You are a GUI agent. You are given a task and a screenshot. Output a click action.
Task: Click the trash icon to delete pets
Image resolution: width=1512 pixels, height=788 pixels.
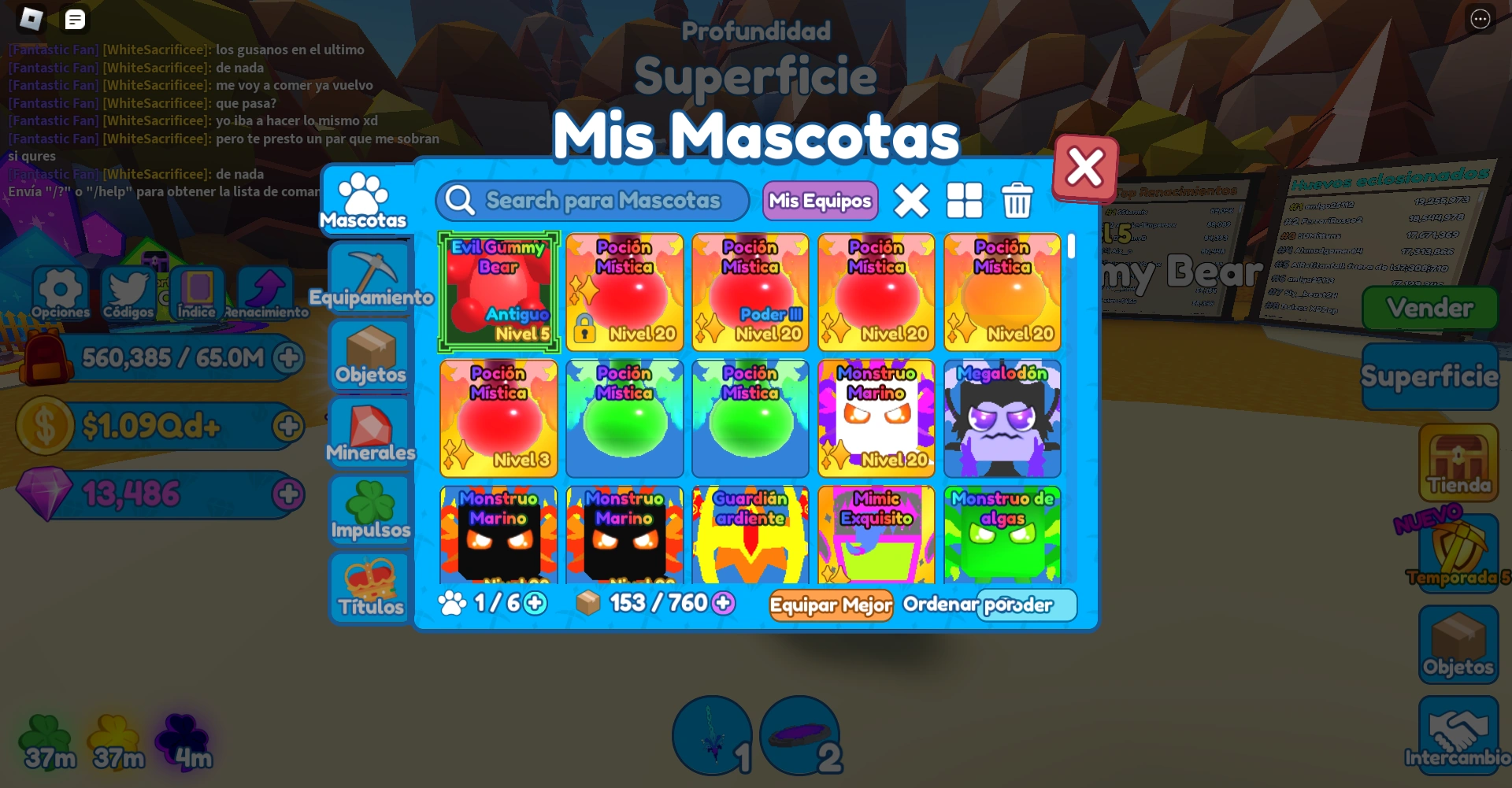[1017, 201]
